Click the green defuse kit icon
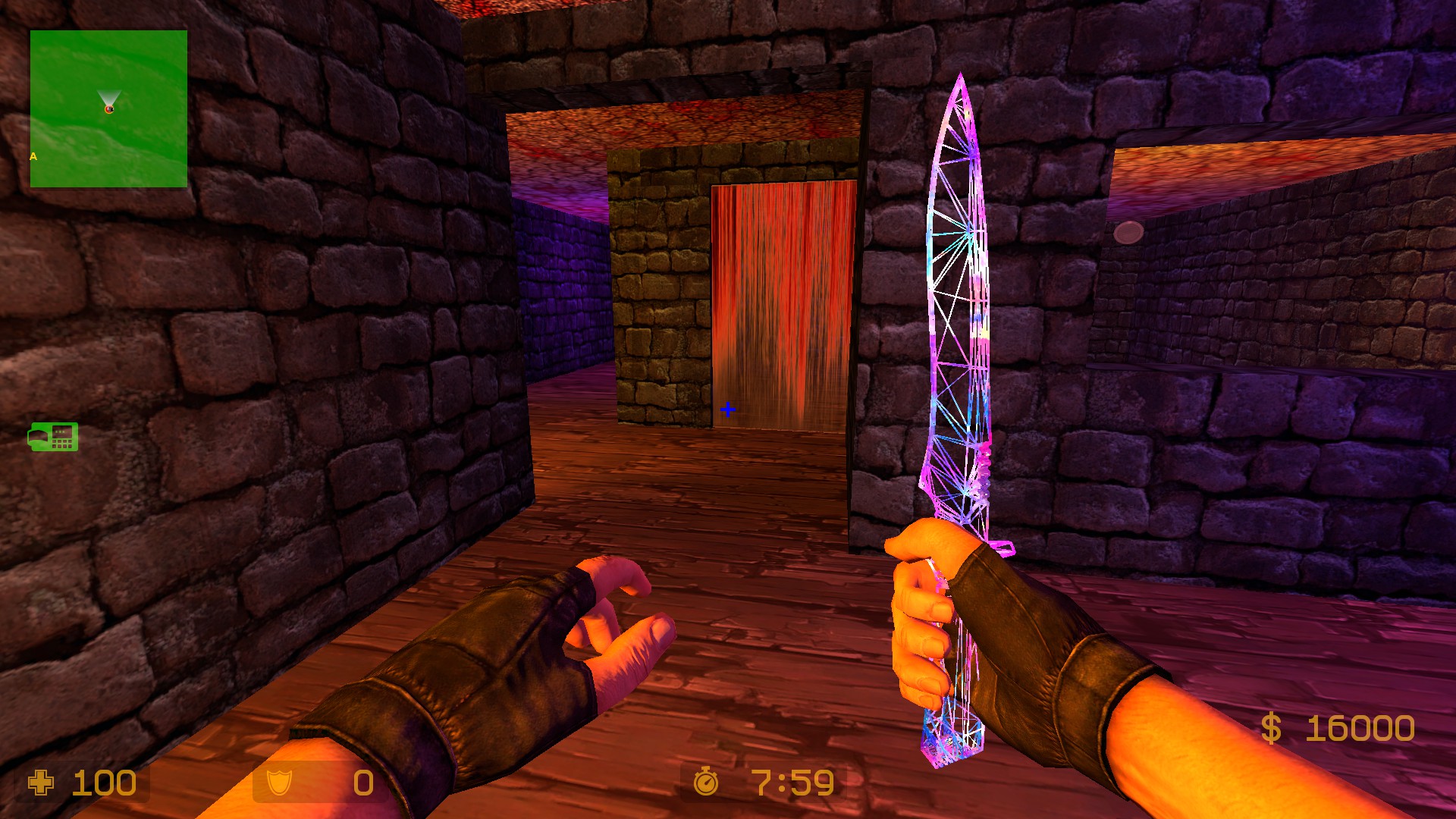The height and width of the screenshot is (819, 1456). pos(53,438)
